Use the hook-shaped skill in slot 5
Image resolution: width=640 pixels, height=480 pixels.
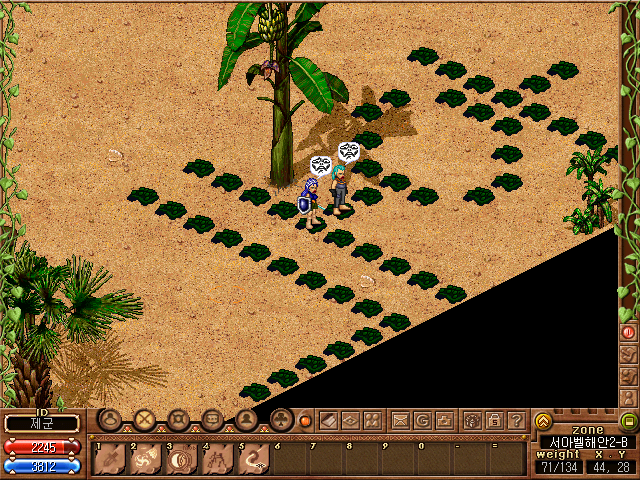pyautogui.click(x=254, y=458)
